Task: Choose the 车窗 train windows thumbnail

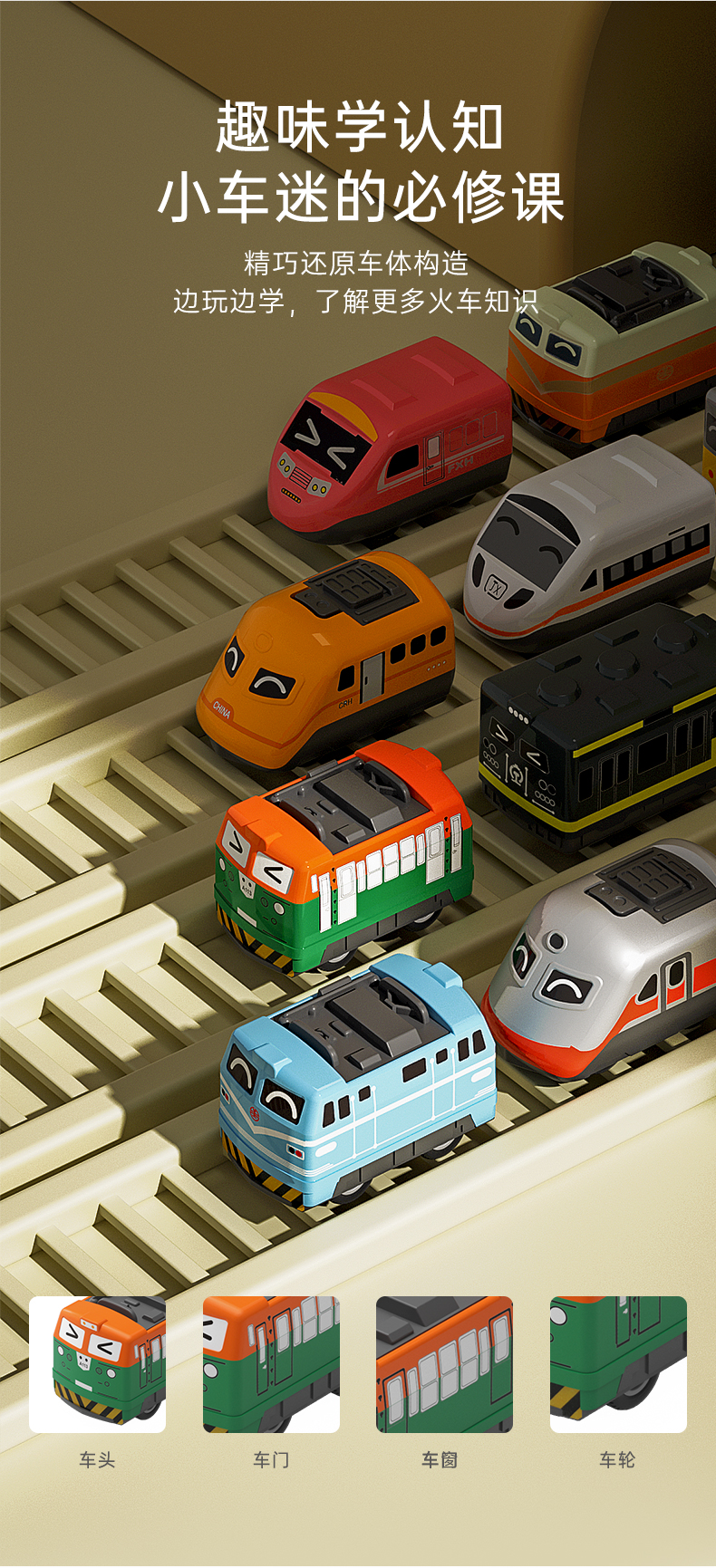Action: tap(444, 1363)
